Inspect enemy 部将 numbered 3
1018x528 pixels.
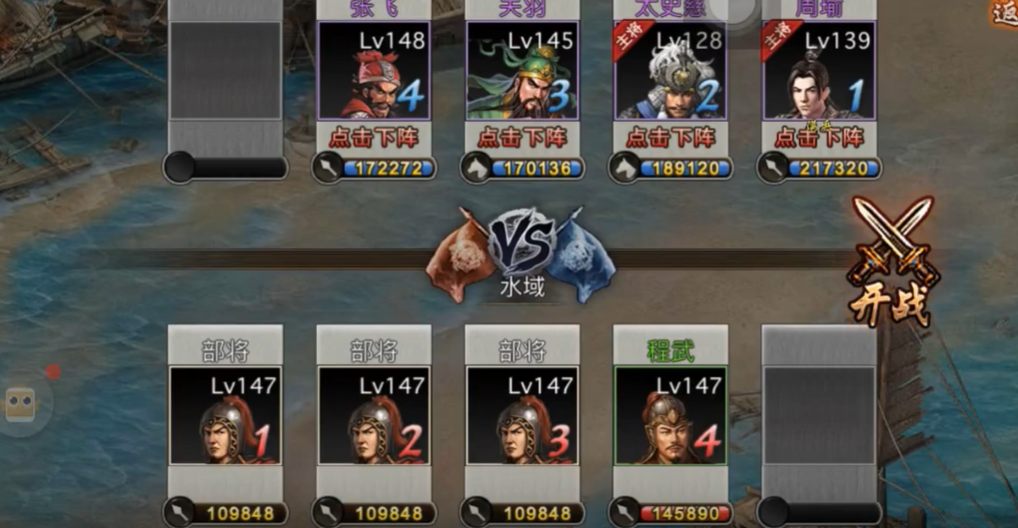pyautogui.click(x=522, y=415)
